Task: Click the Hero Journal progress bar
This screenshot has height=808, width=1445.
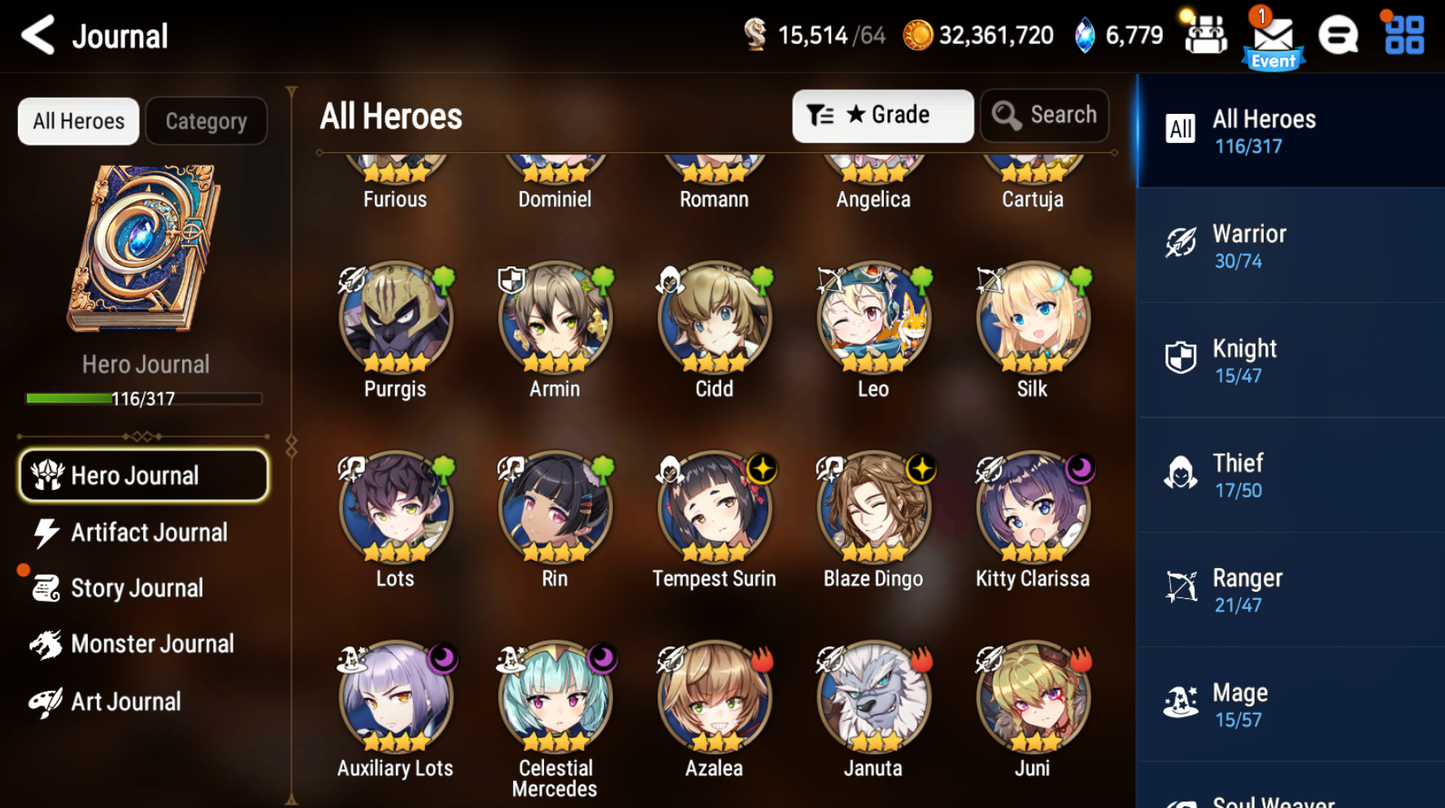Action: (145, 398)
